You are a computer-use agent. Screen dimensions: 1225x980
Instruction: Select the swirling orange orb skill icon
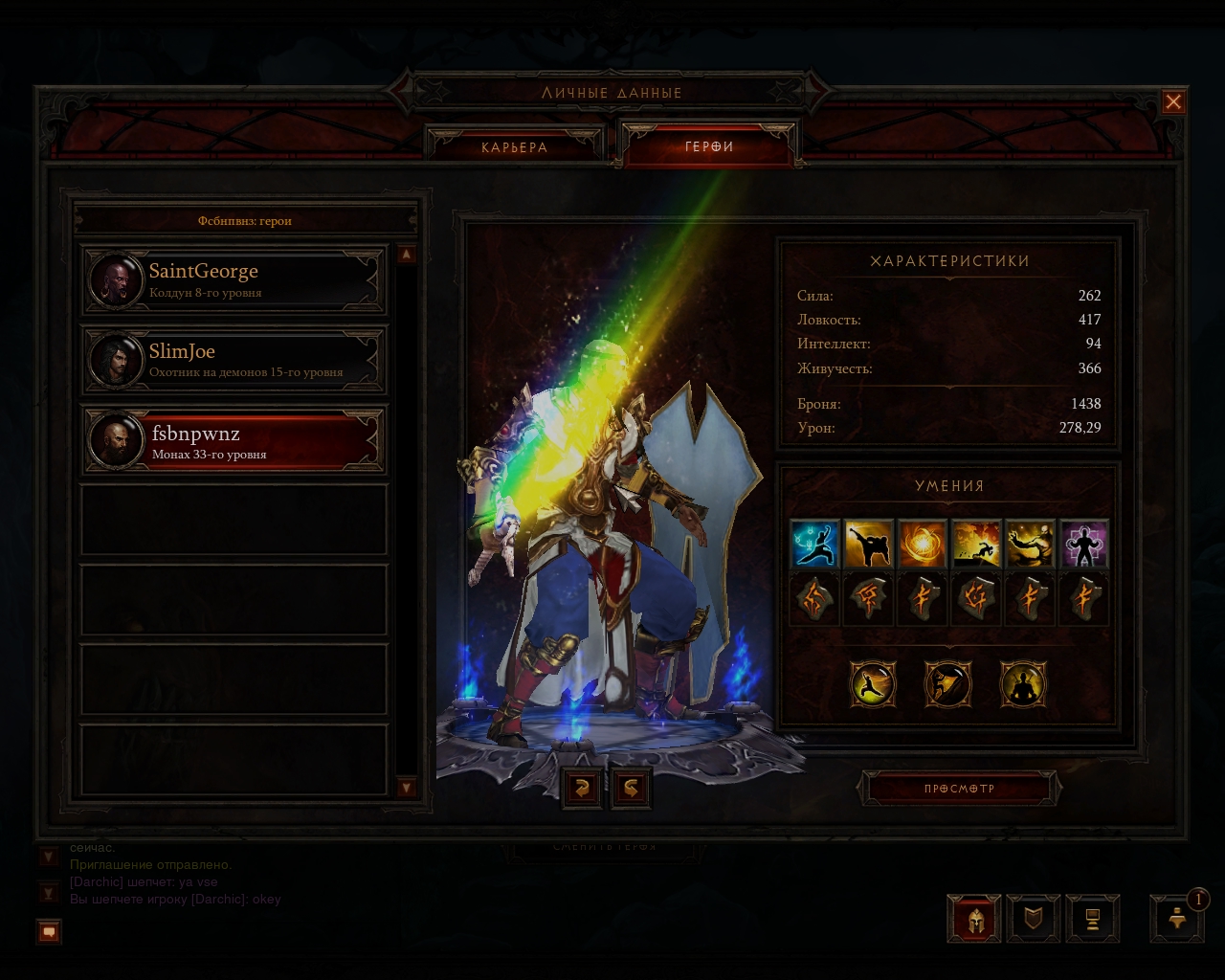coord(923,545)
